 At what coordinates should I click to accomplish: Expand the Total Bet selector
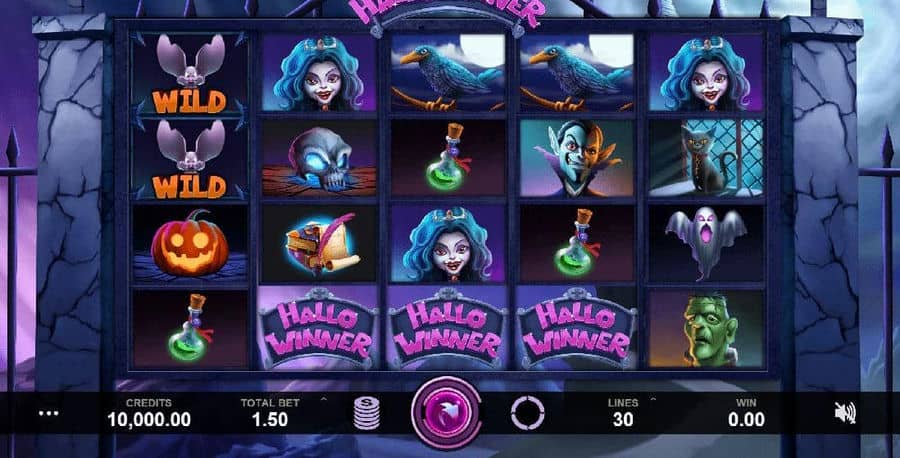pyautogui.click(x=322, y=401)
